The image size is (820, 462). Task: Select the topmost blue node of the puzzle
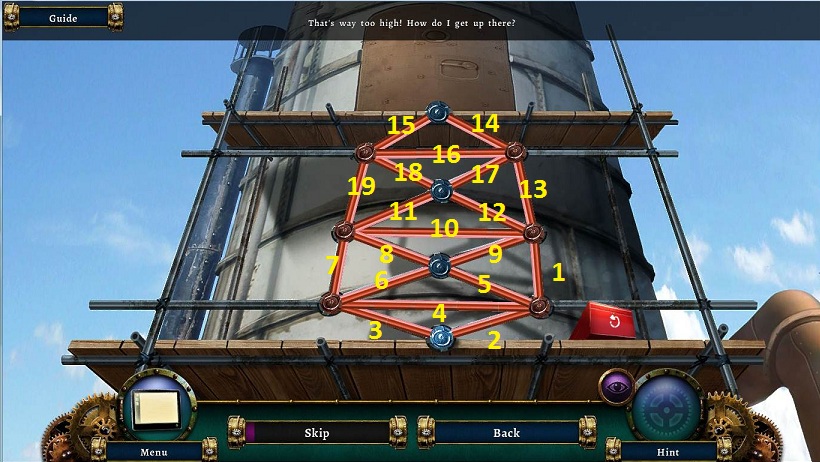pyautogui.click(x=437, y=112)
